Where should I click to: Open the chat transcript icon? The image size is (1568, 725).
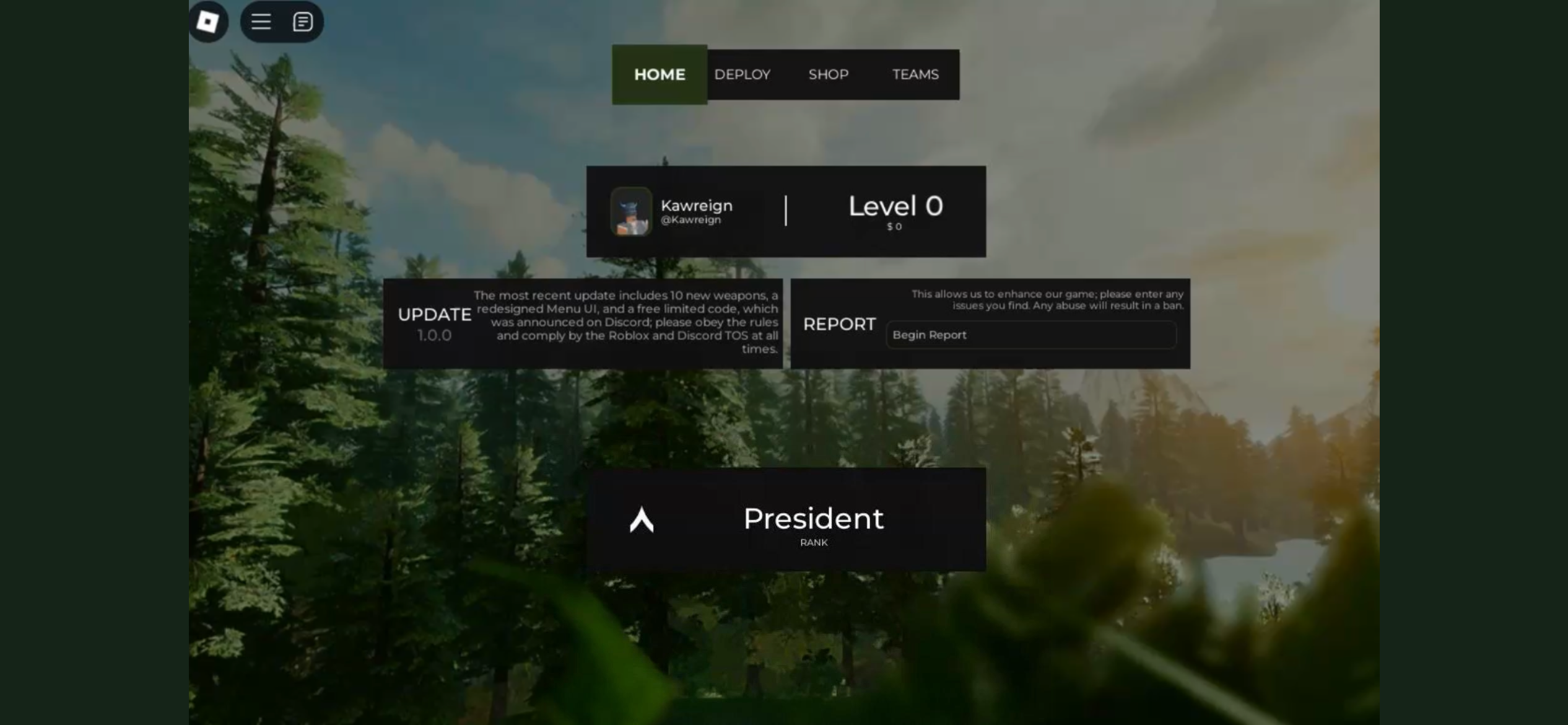pos(303,21)
